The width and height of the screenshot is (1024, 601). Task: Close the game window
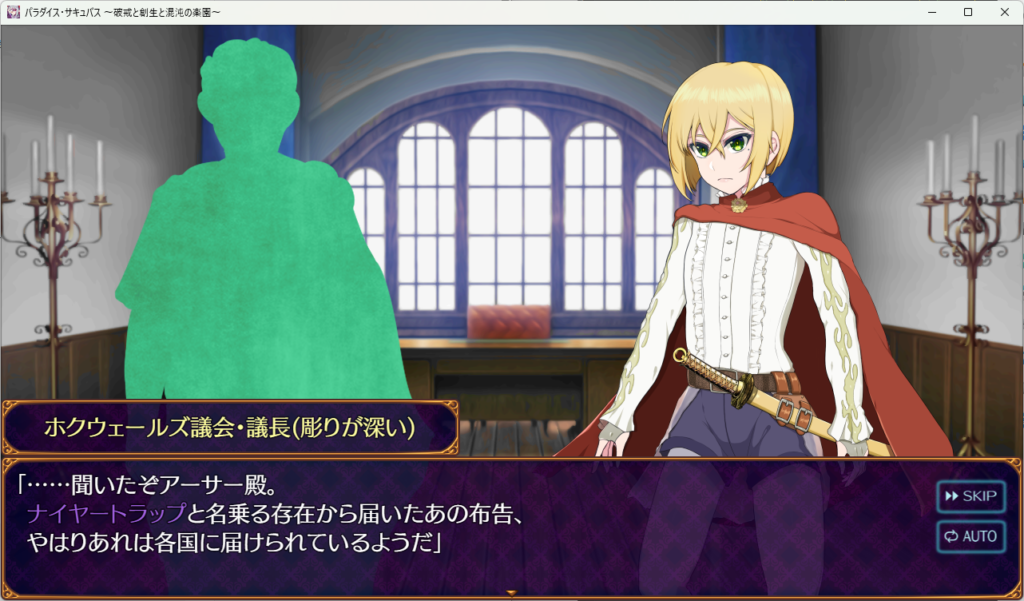[x=1002, y=12]
